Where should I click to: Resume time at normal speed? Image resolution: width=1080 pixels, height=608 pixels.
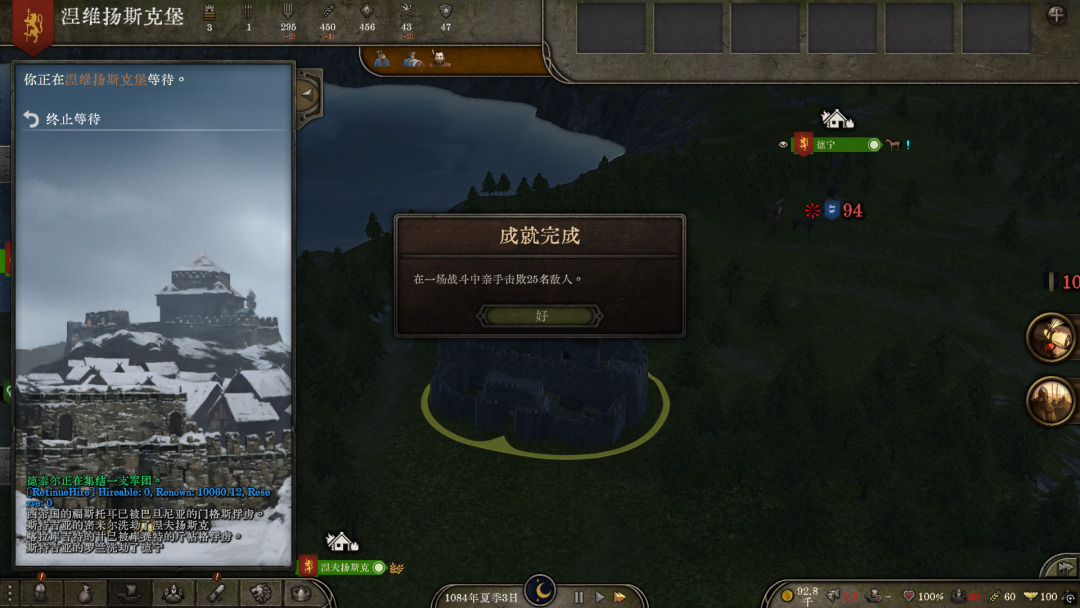click(600, 597)
